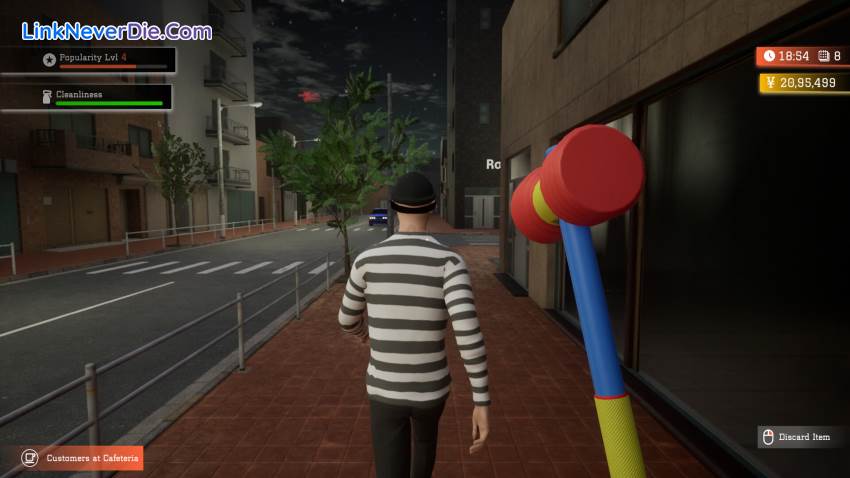Open the Customers at Cafeteria notification
The height and width of the screenshot is (478, 850).
[x=82, y=458]
